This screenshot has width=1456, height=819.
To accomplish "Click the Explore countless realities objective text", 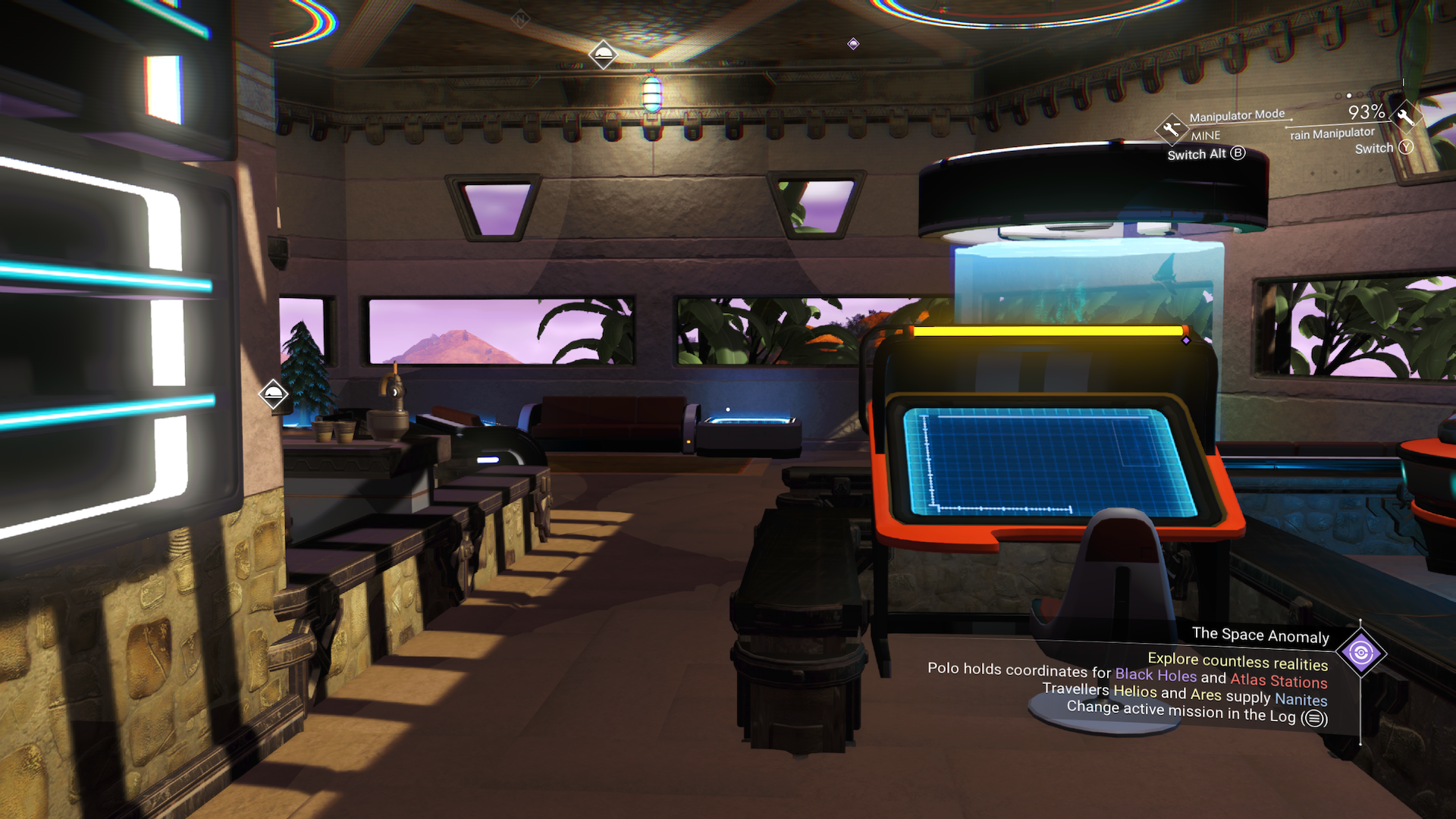I will (1238, 662).
